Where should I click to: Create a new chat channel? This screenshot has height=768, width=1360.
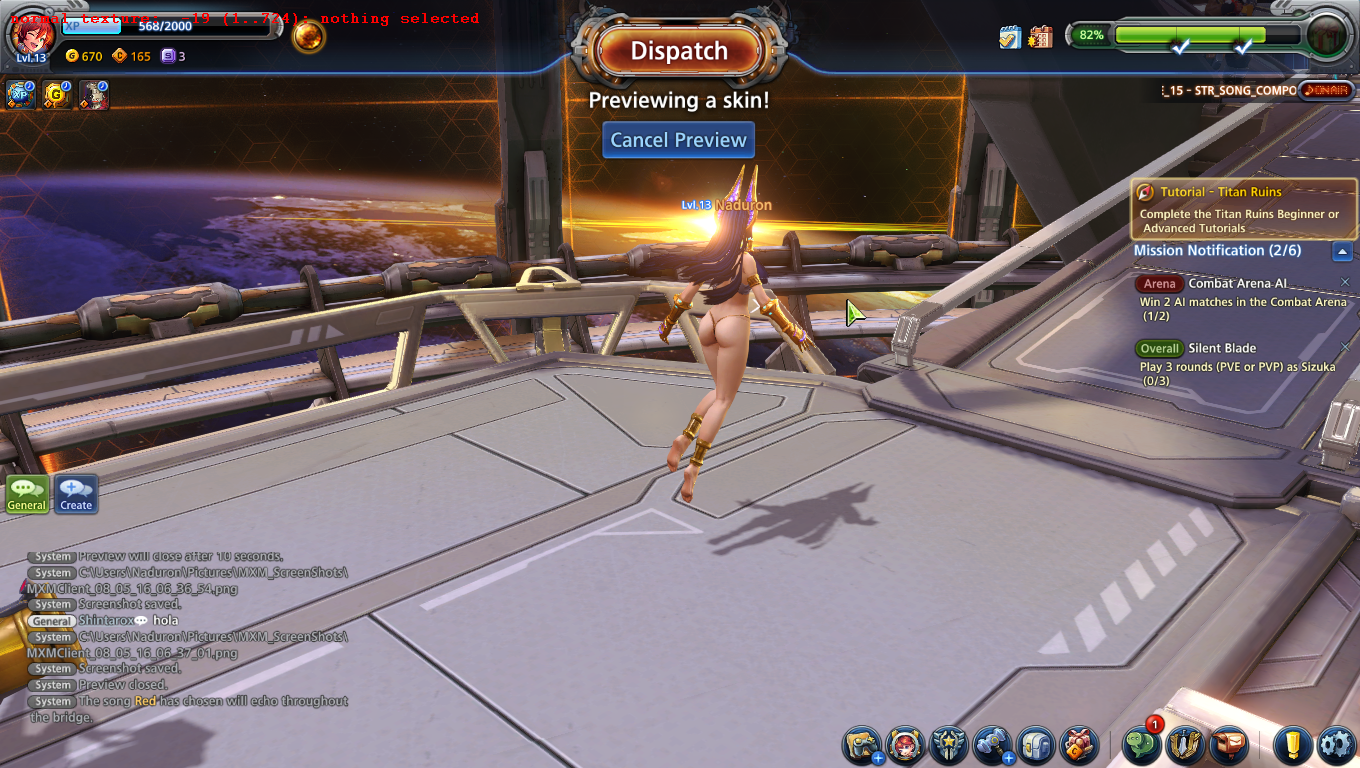click(76, 494)
